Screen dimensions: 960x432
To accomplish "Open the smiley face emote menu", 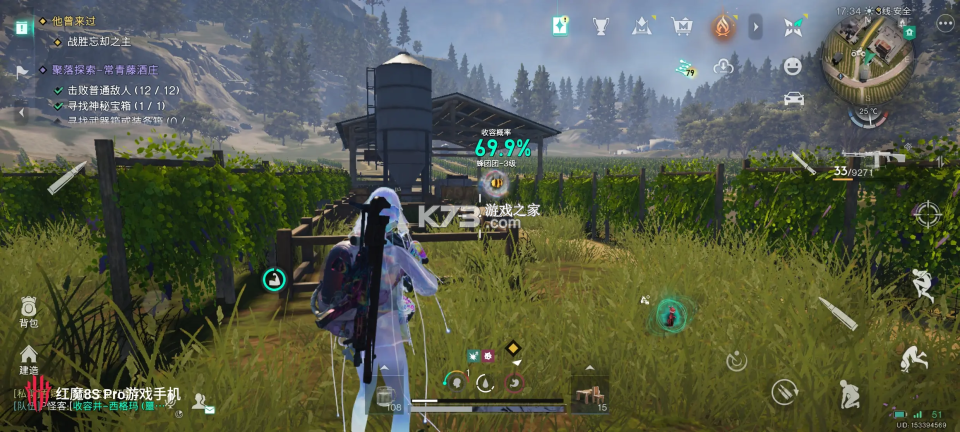I will 793,66.
